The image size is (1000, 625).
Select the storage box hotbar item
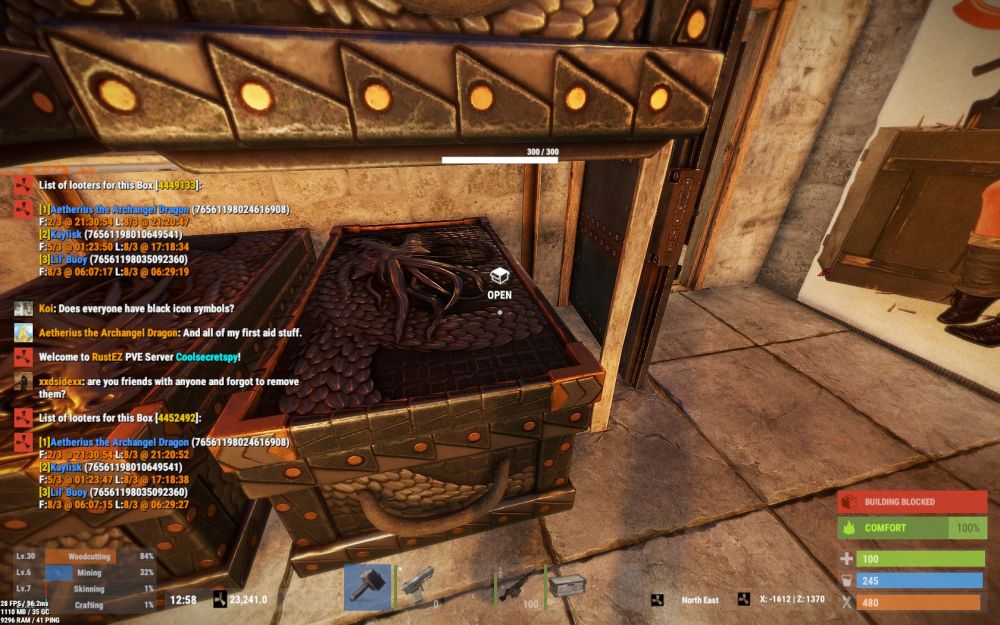point(567,587)
